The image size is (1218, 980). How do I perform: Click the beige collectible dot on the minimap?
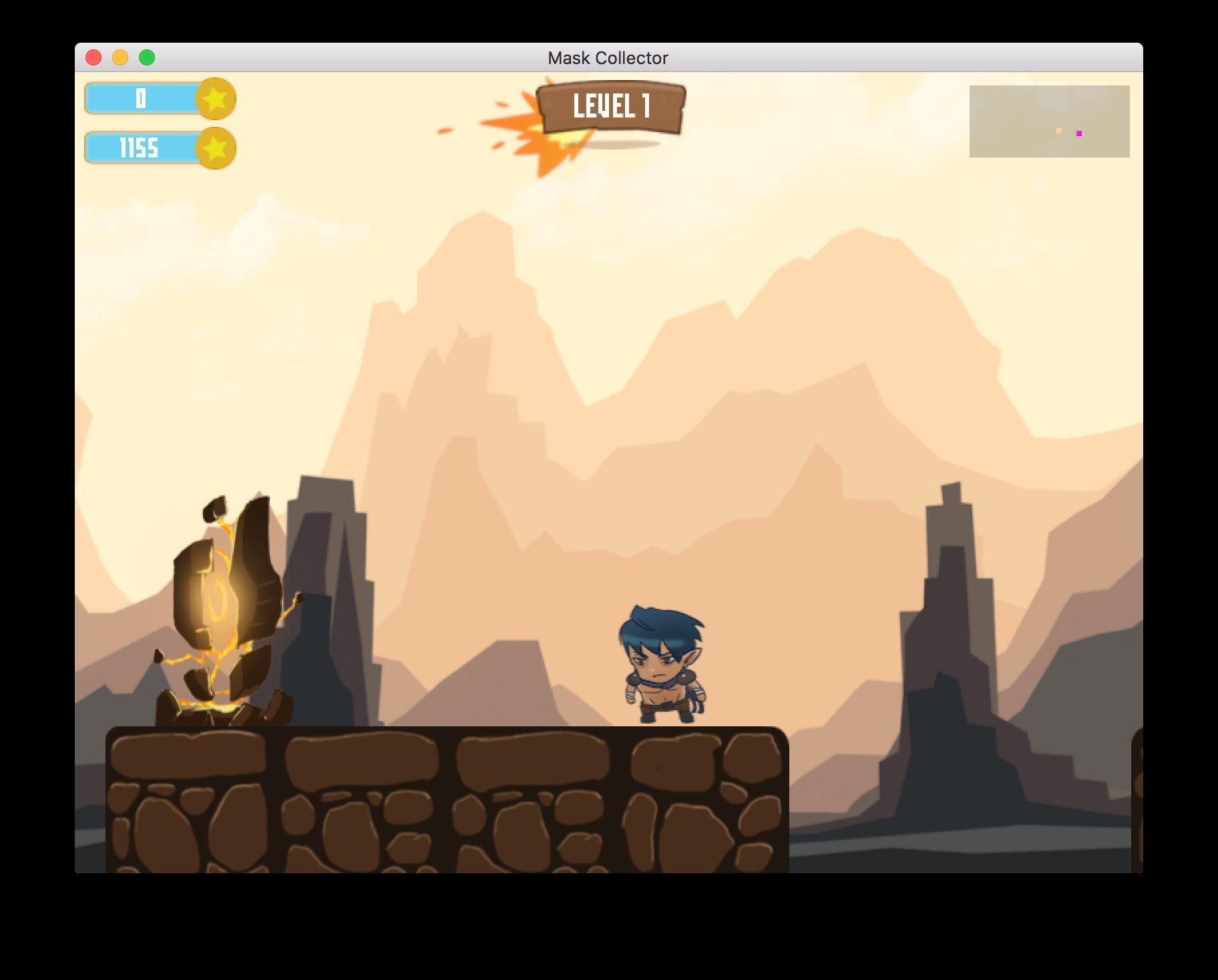pyautogui.click(x=1058, y=132)
